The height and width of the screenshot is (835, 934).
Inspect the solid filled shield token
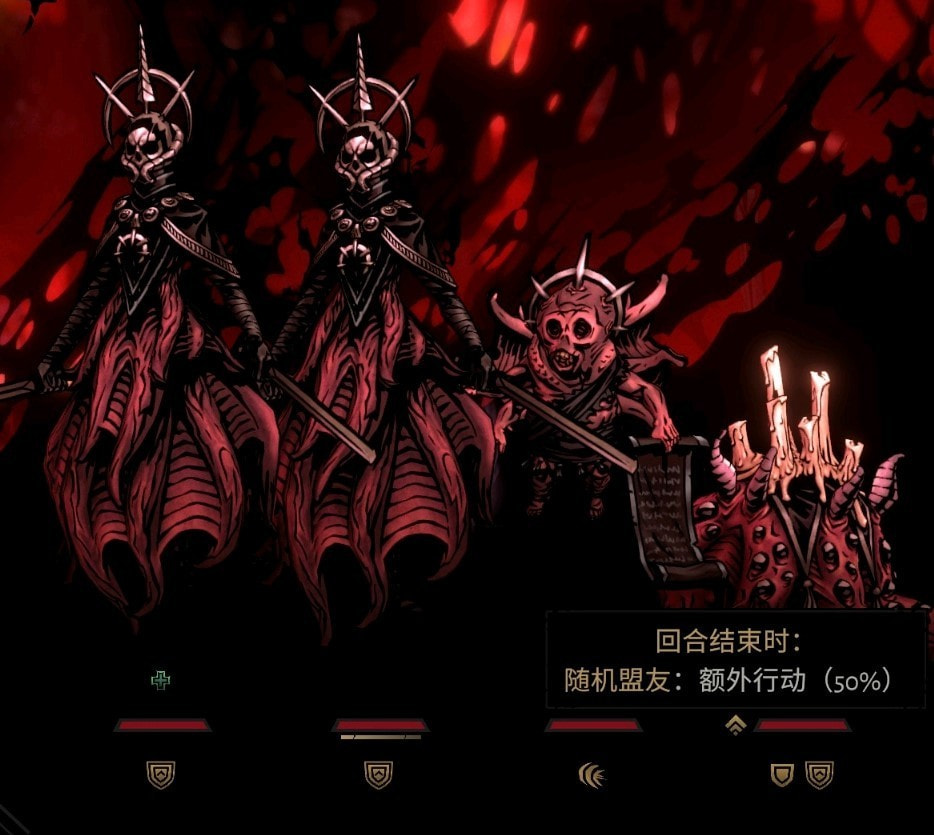coord(781,774)
